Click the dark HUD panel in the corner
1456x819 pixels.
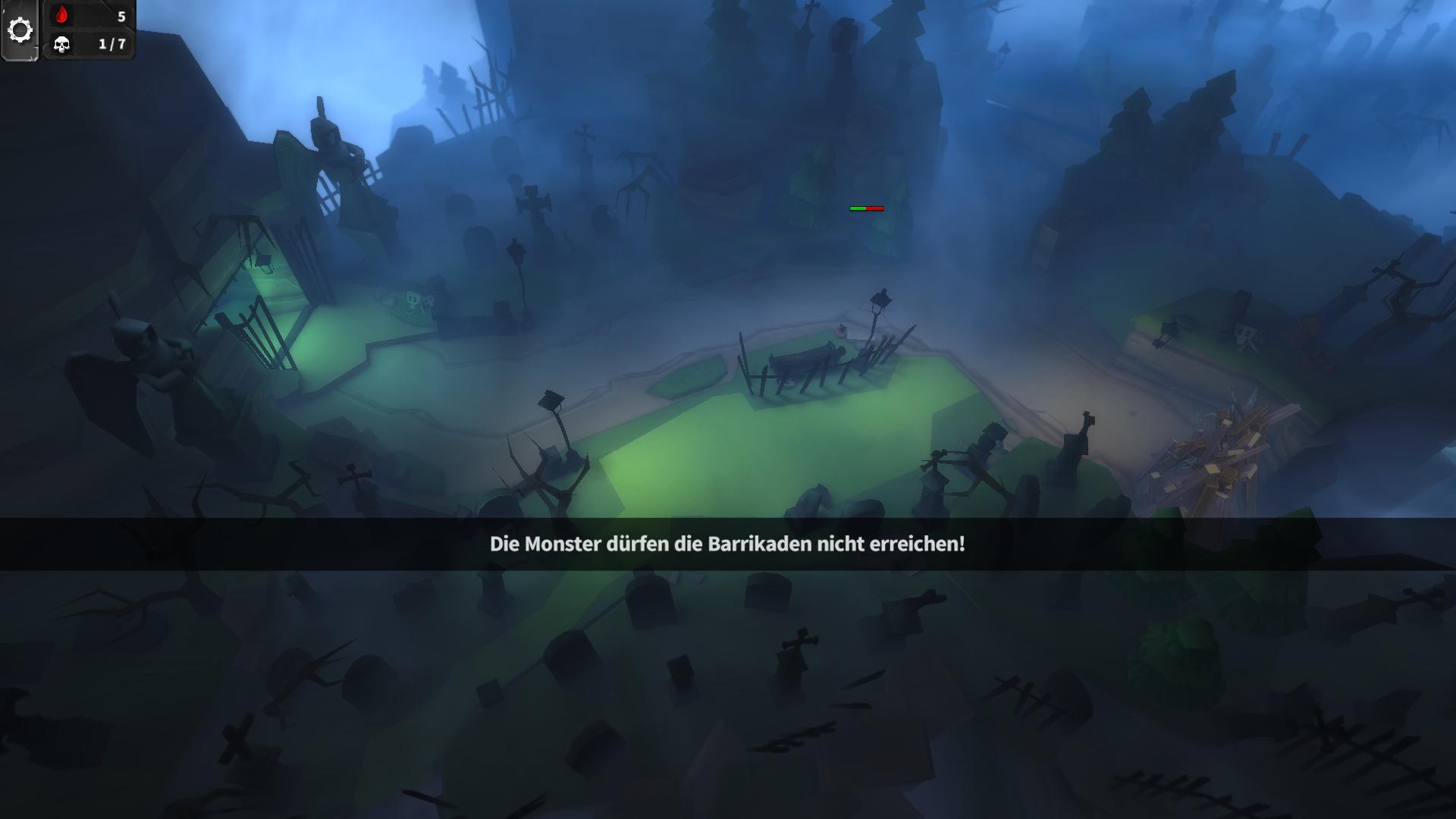(87, 30)
